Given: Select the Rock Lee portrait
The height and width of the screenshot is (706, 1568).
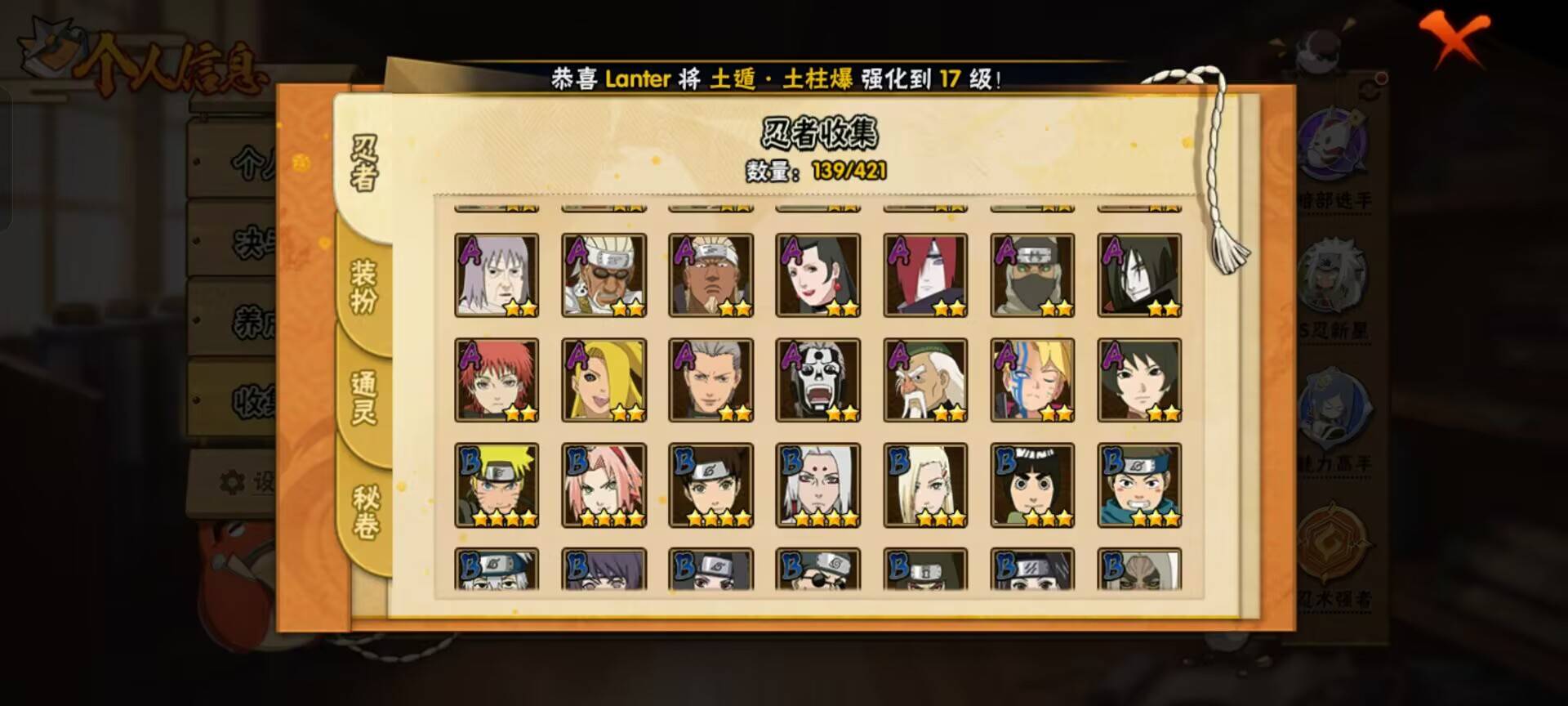Looking at the screenshot, I should (1032, 485).
